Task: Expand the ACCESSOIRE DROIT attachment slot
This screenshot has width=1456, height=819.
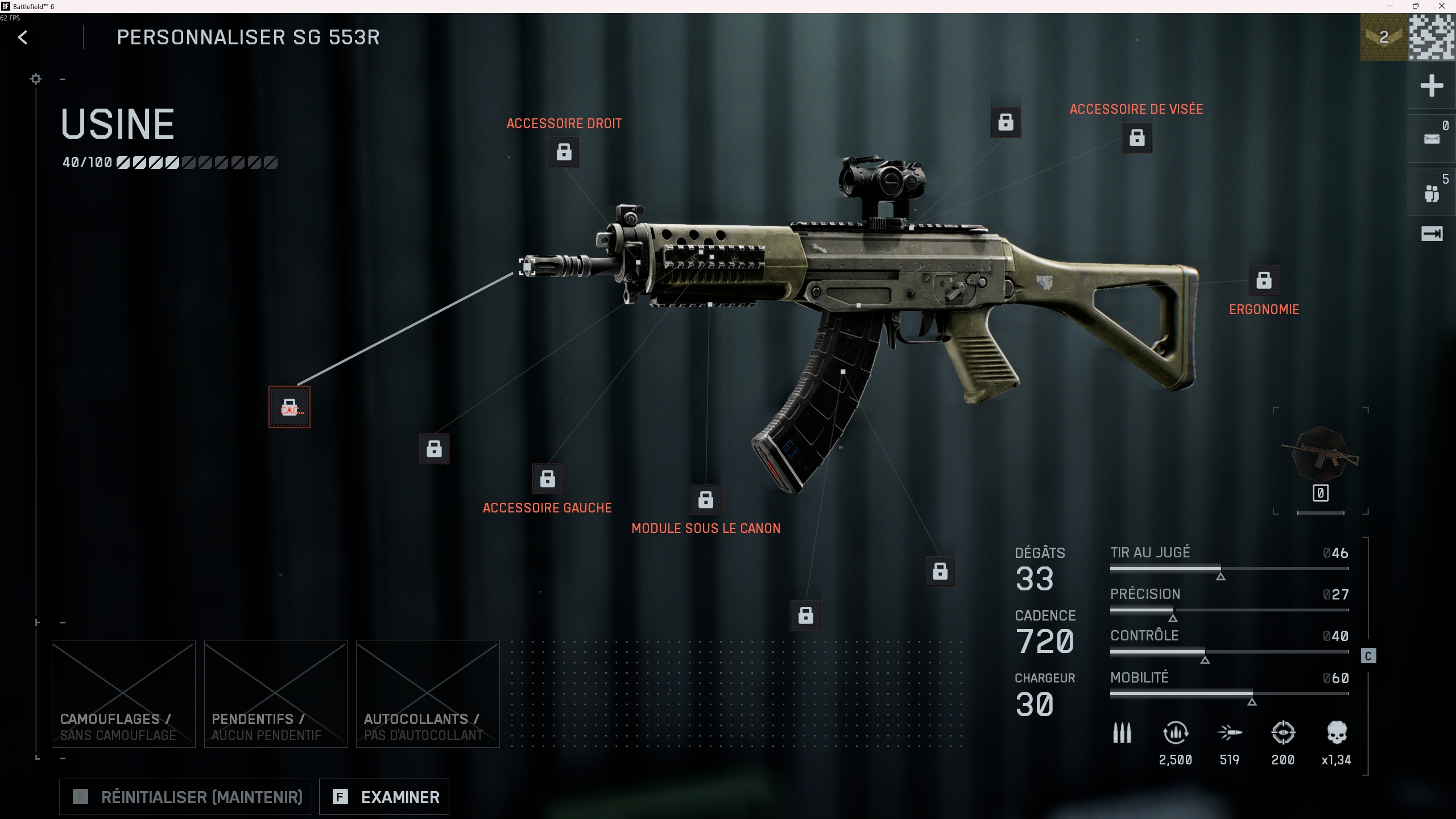Action: pos(564,152)
